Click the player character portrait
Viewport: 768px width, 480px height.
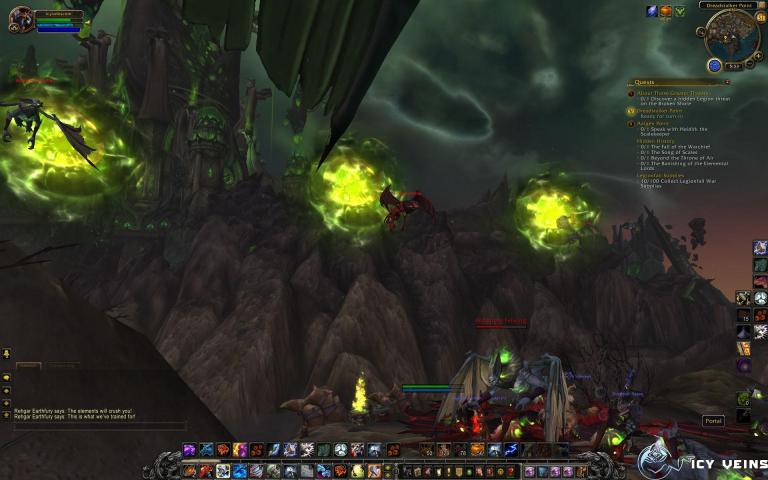[x=20, y=19]
